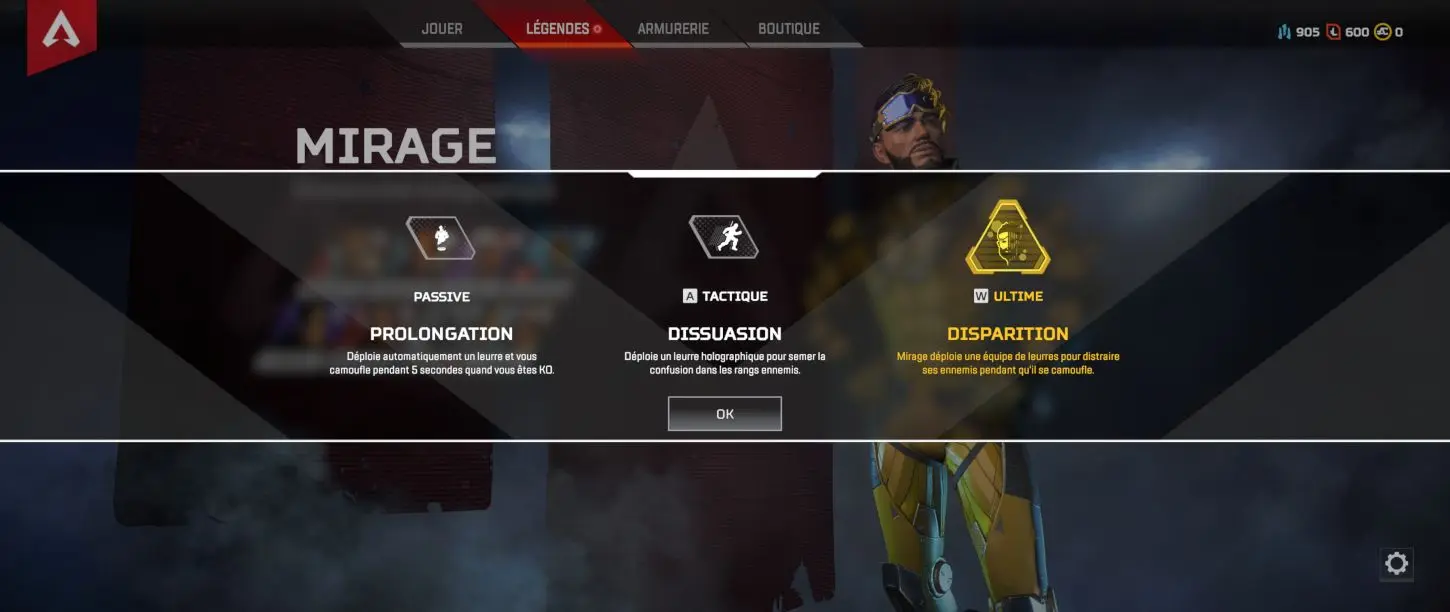This screenshot has height=612, width=1450.
Task: Choose the Disparition ultimate ability icon
Action: click(1007, 238)
